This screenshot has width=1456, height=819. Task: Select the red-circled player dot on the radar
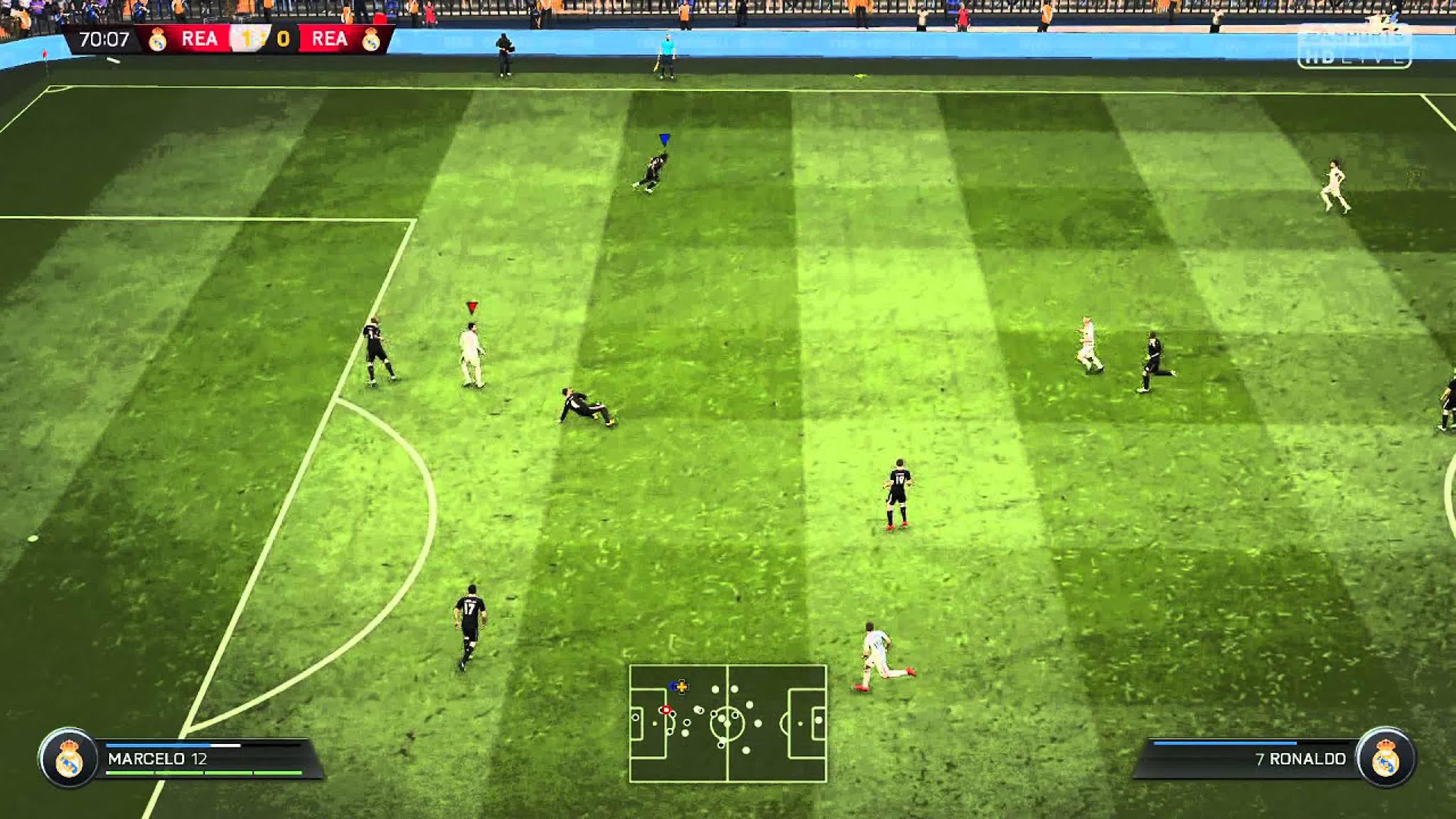coord(666,711)
